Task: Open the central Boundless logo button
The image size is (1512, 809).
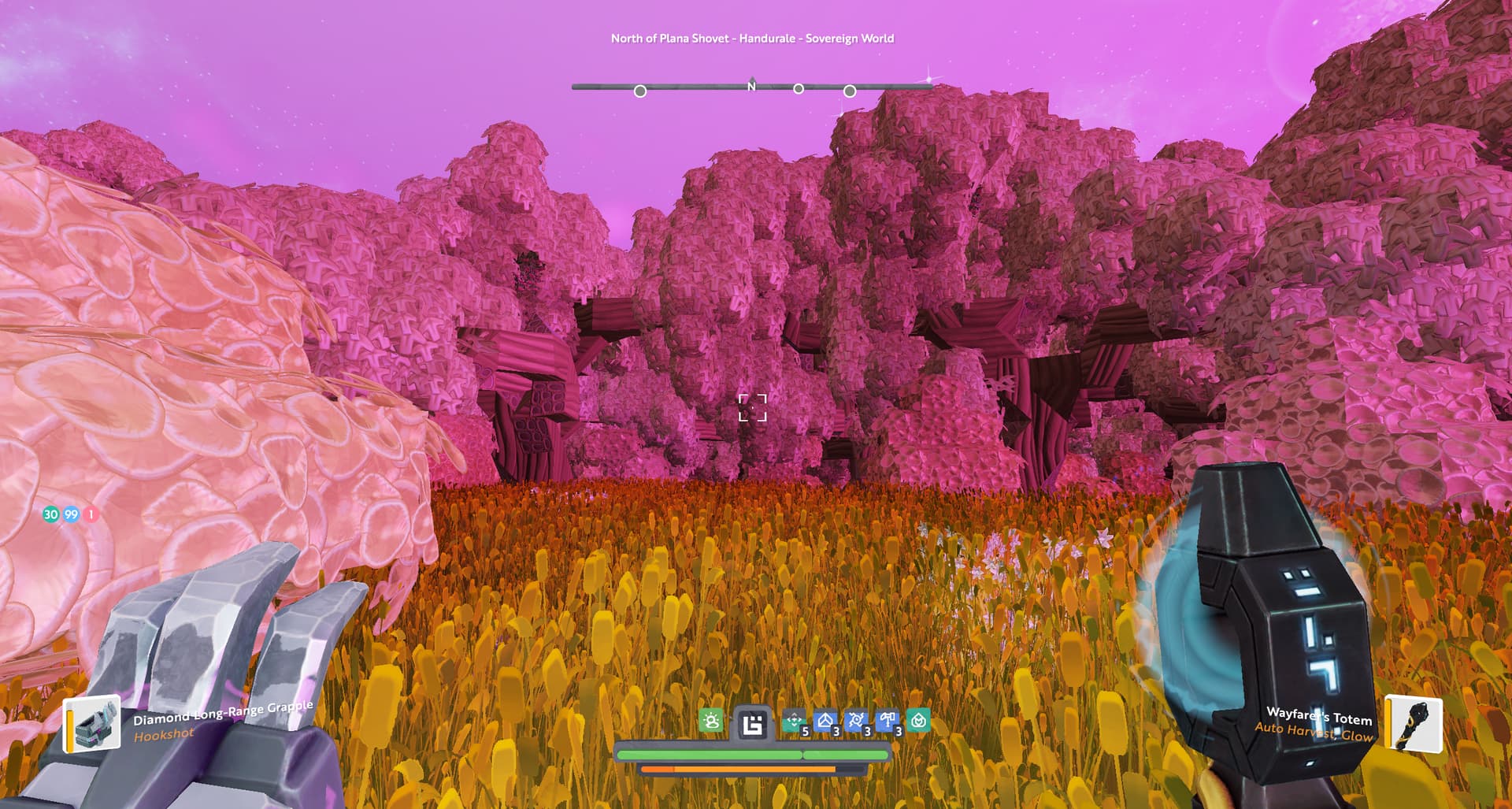Action: click(x=753, y=723)
